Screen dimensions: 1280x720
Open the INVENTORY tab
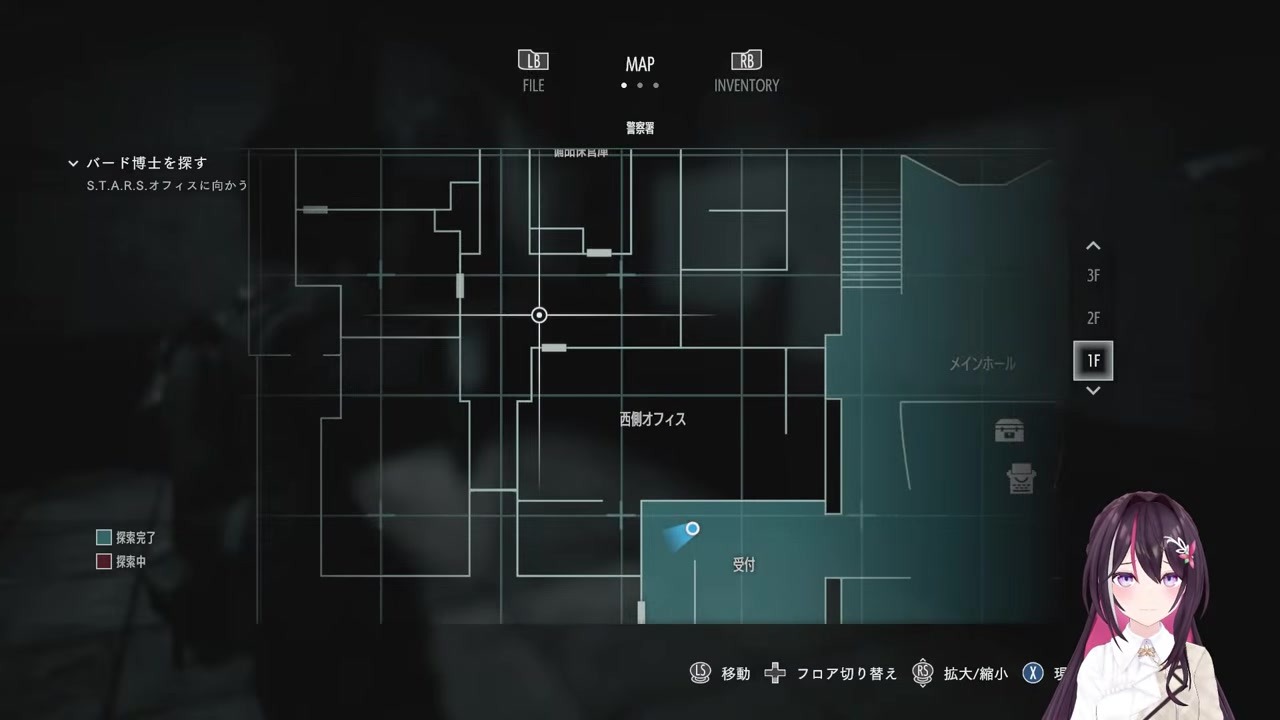746,72
